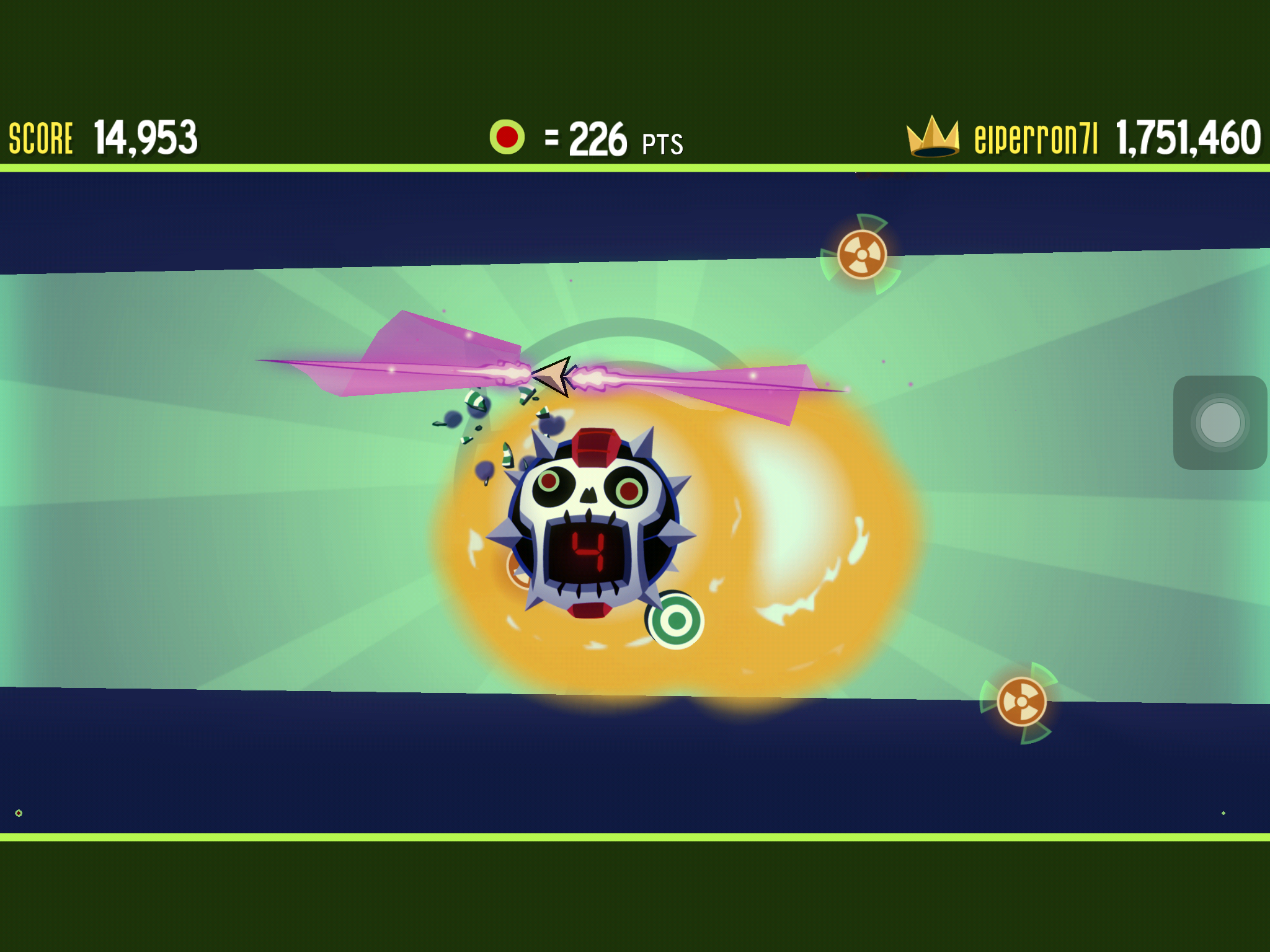Viewport: 1270px width, 952px height.
Task: Open the AssistiveTouch floating button
Action: (1220, 423)
